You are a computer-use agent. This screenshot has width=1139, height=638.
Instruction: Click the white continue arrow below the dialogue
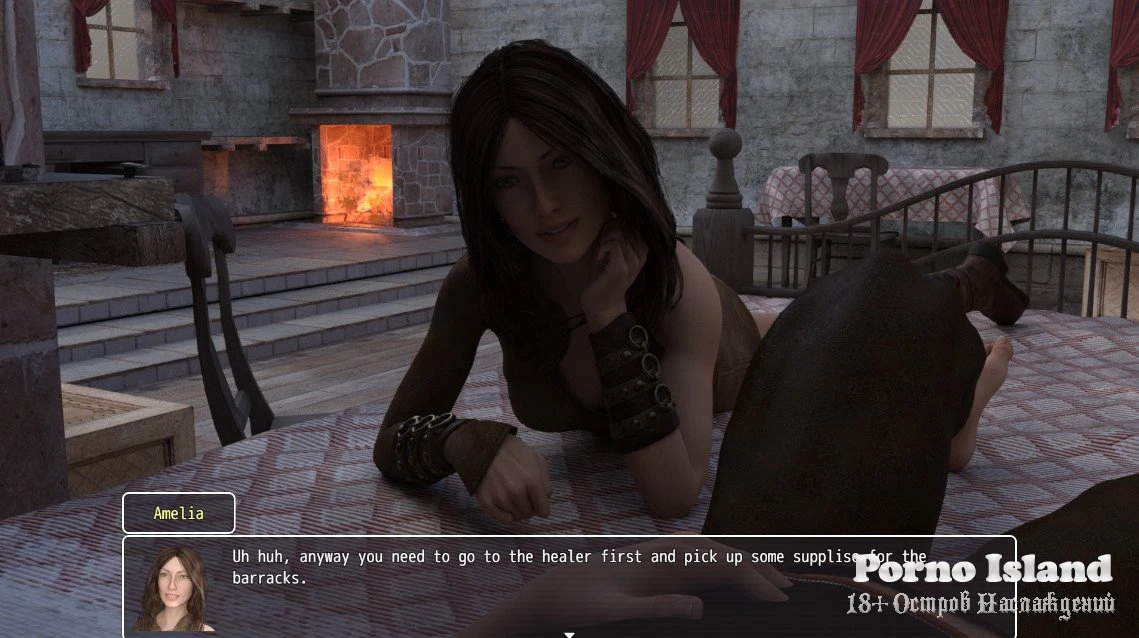pos(569,633)
